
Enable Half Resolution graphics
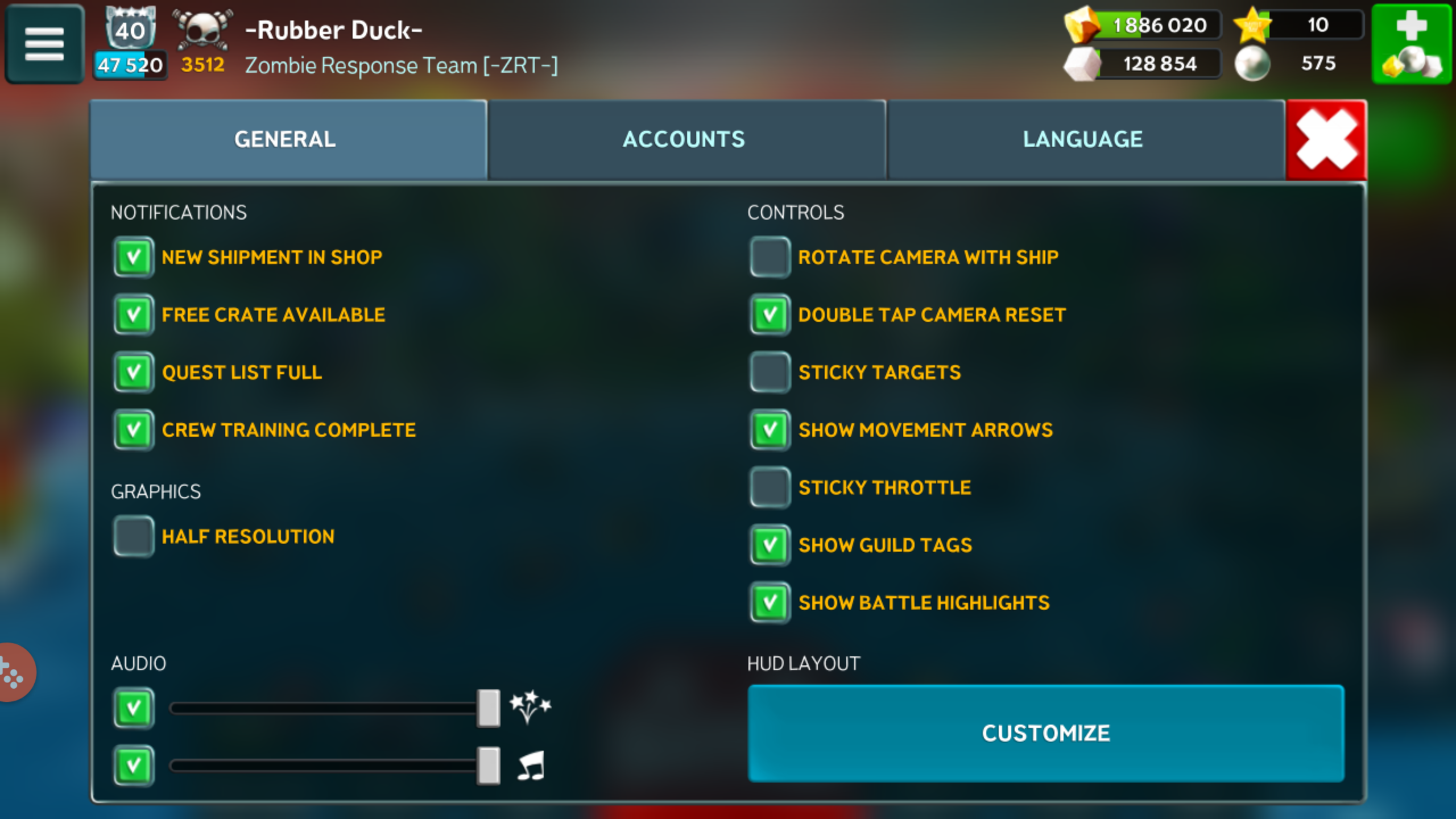pyautogui.click(x=134, y=536)
